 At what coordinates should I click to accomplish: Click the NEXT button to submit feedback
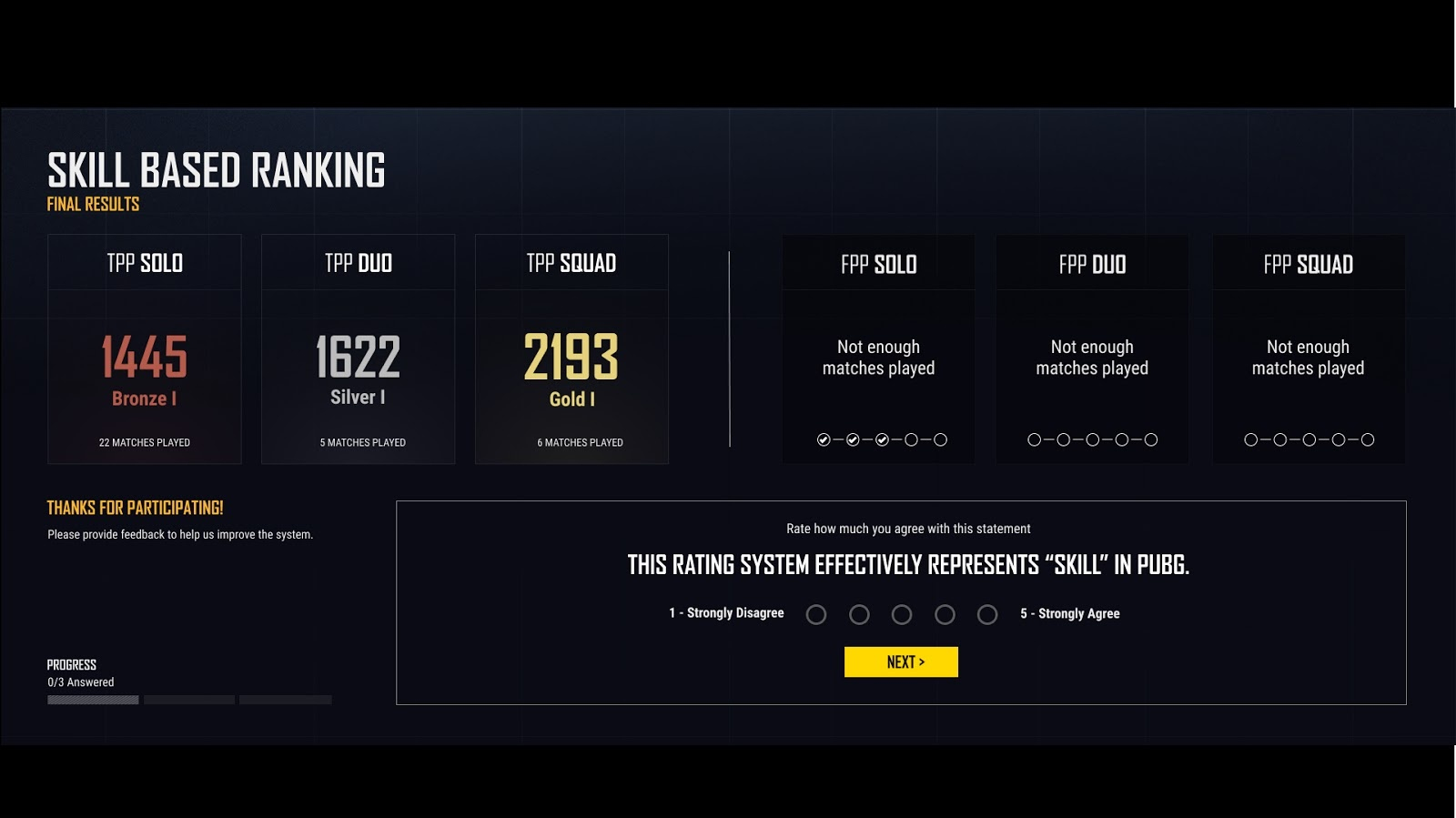(901, 661)
